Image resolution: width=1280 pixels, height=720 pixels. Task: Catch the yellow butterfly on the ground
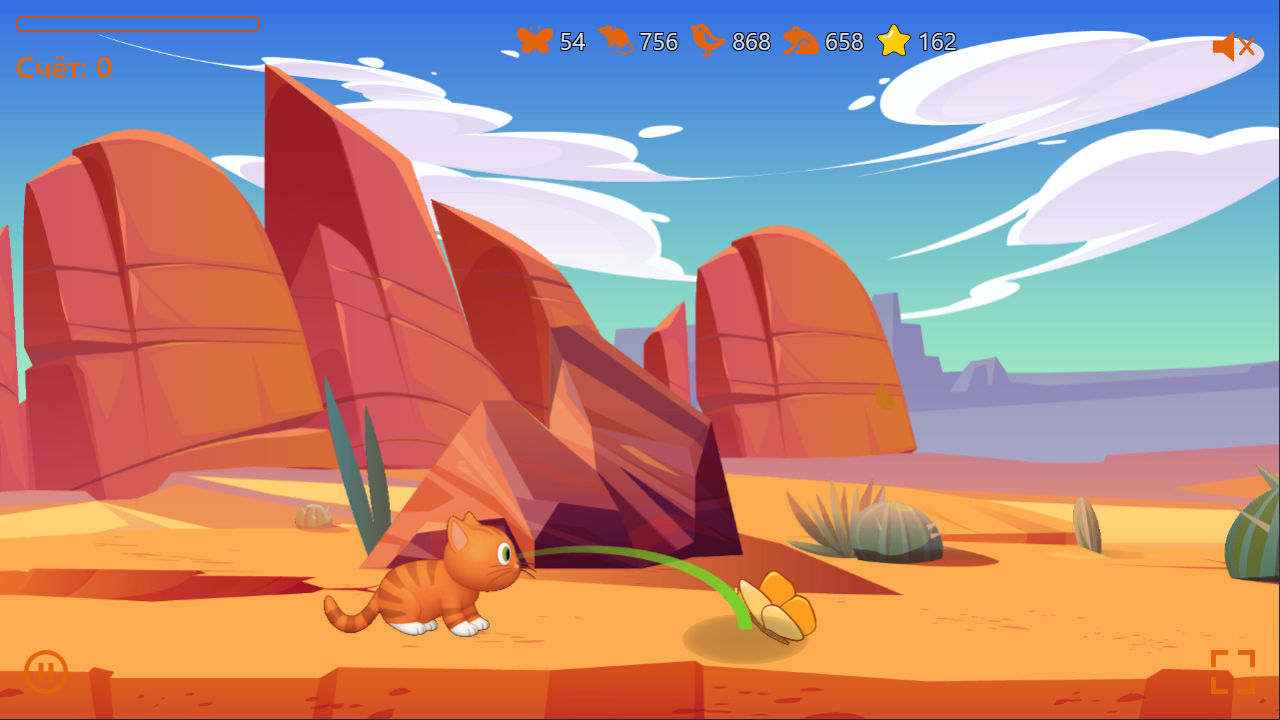coord(775,605)
